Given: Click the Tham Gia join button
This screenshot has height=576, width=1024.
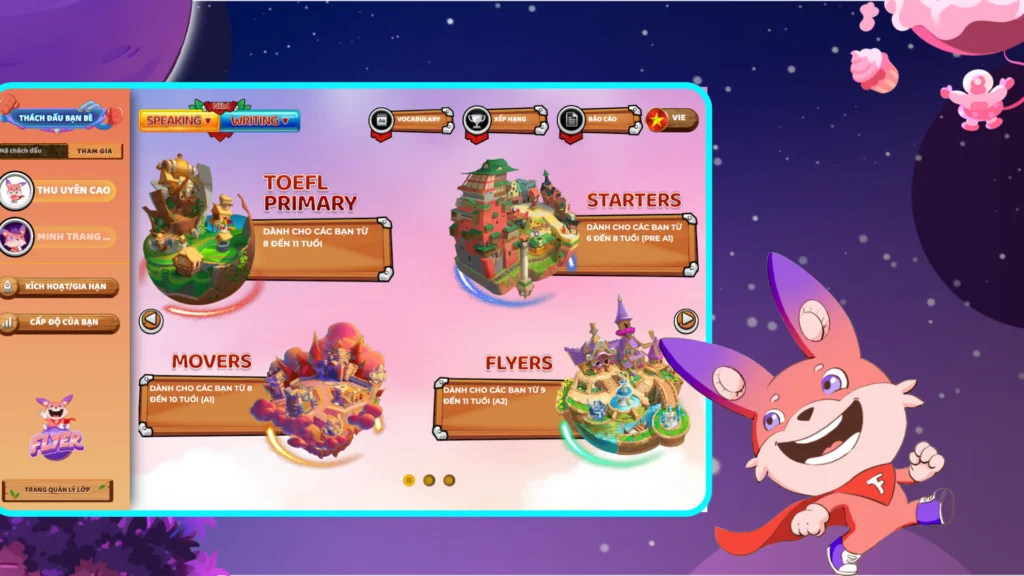Looking at the screenshot, I should (x=96, y=151).
